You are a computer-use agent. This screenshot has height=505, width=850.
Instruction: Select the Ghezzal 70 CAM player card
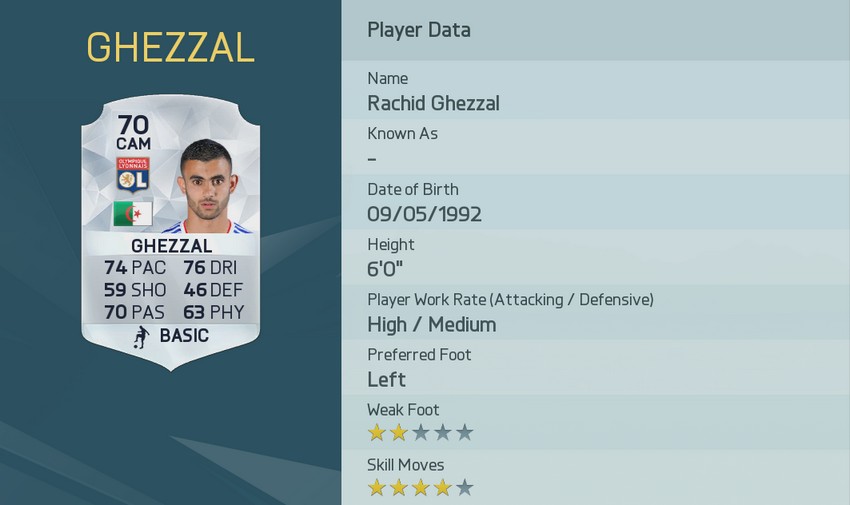[170, 235]
